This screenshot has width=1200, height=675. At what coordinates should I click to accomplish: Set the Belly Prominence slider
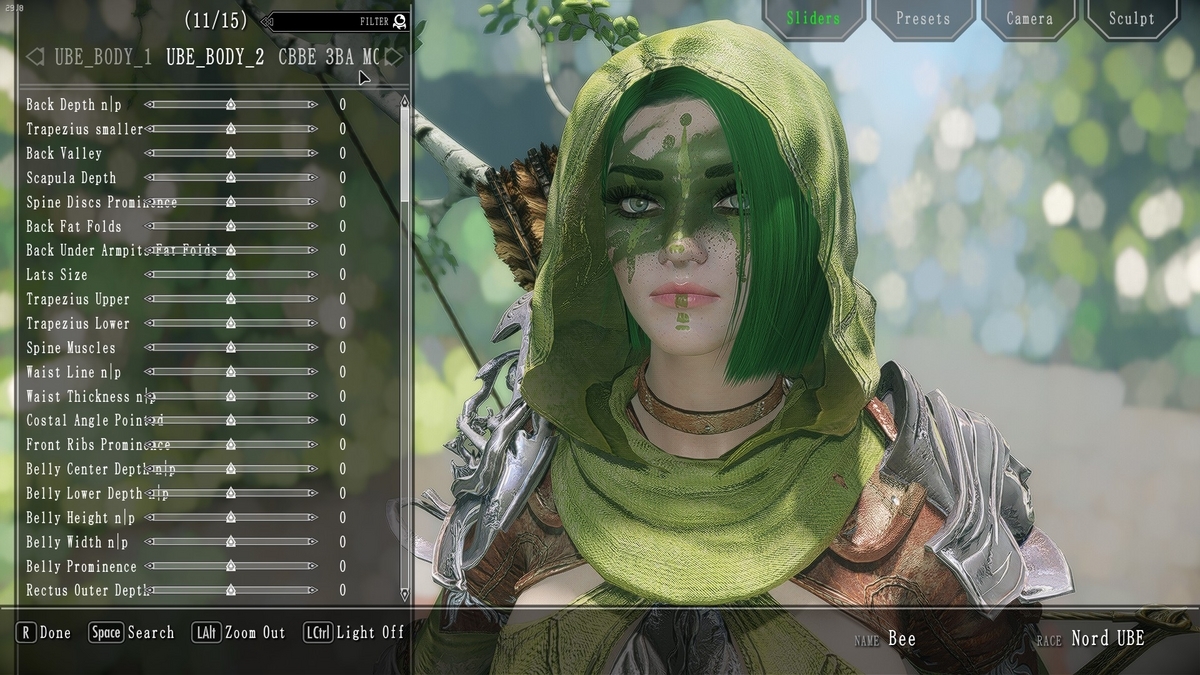[231, 567]
